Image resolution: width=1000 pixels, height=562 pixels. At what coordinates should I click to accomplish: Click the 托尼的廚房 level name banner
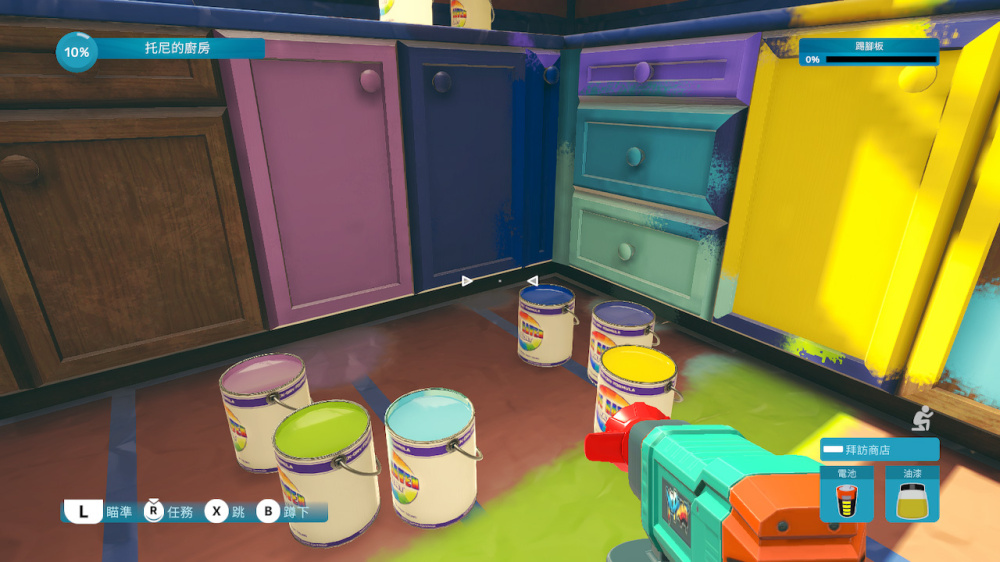coord(181,48)
